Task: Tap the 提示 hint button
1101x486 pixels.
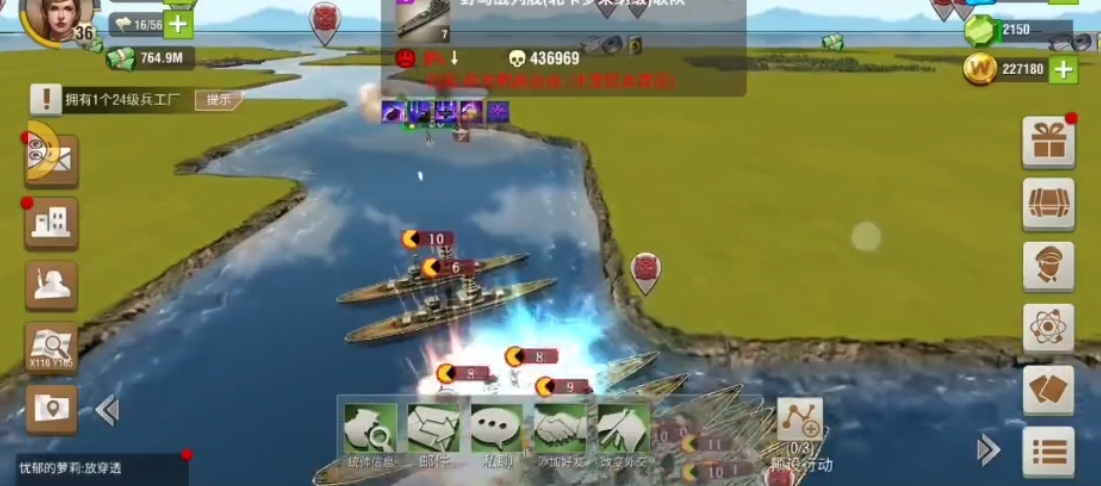Action: point(219,99)
